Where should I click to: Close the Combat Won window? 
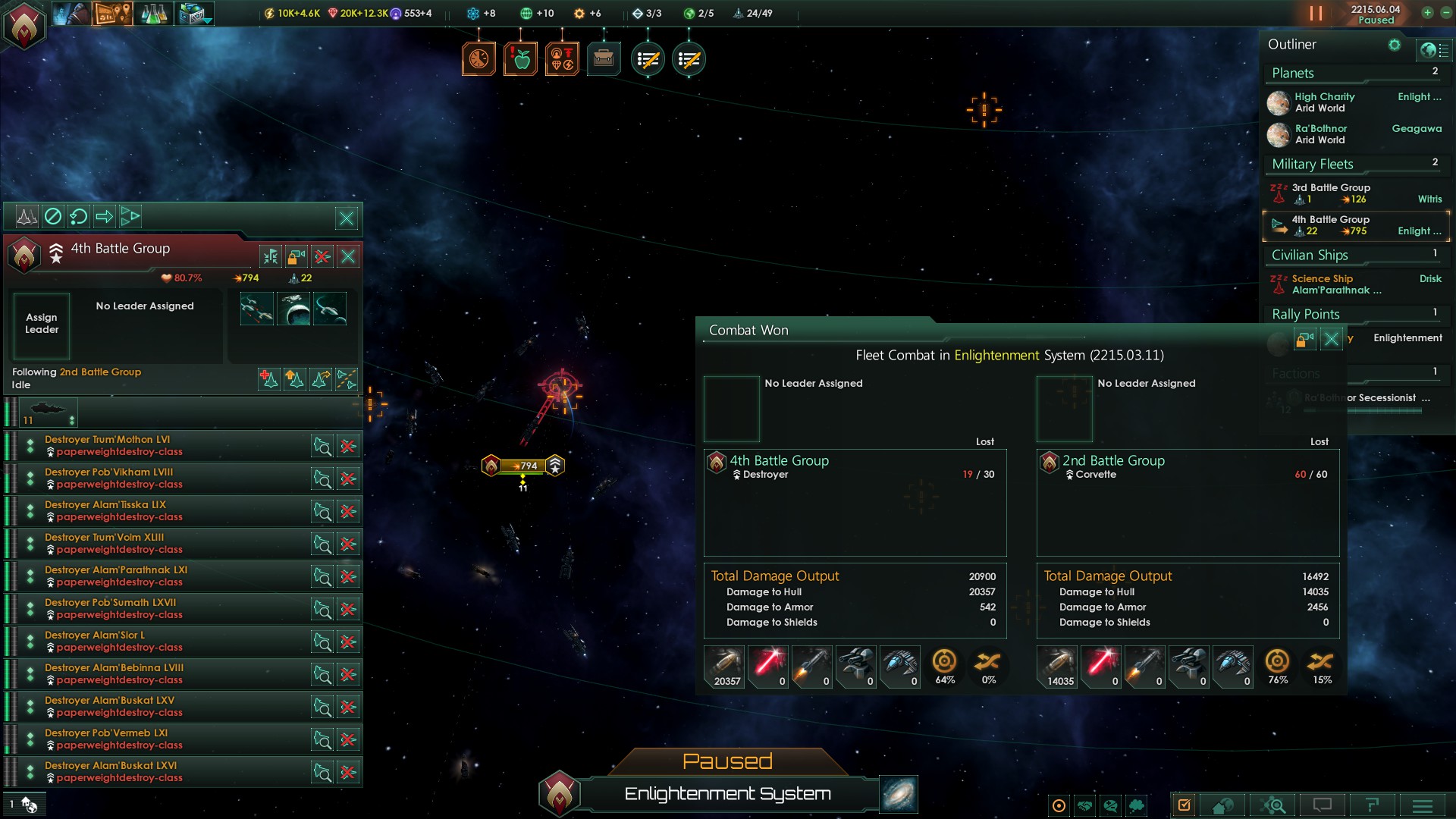1331,339
